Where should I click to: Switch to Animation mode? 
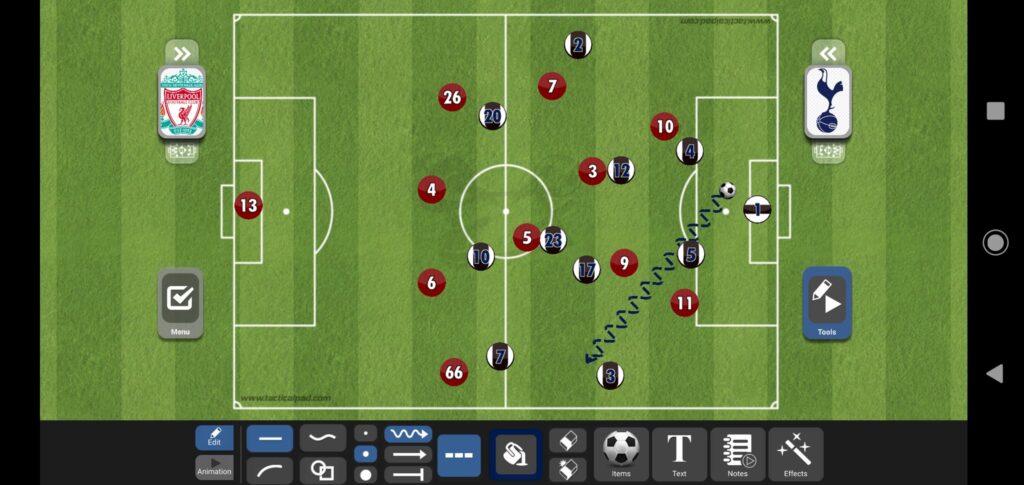[214, 467]
